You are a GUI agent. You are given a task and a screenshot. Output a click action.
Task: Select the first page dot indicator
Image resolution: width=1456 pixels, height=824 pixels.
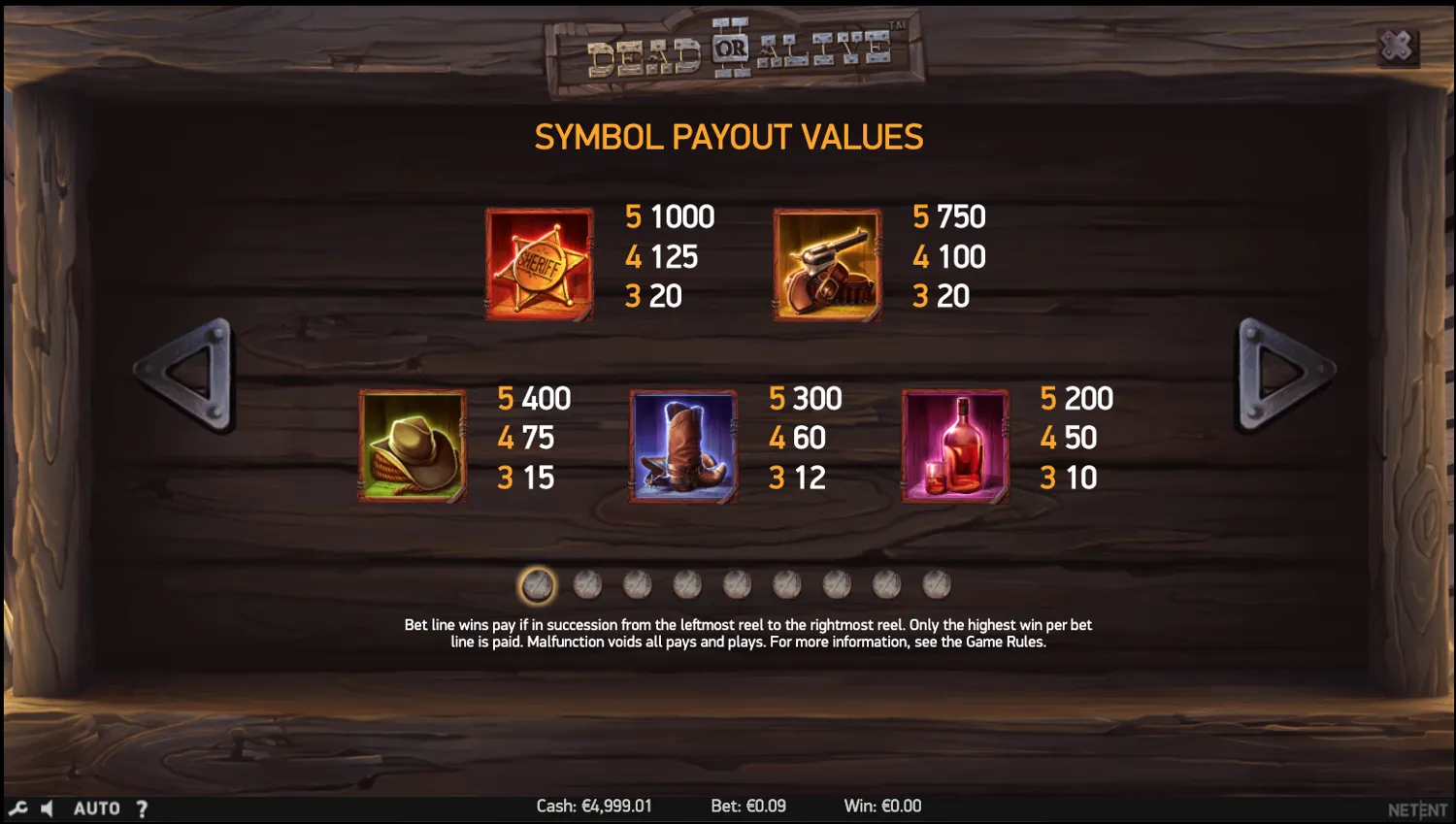(x=537, y=583)
